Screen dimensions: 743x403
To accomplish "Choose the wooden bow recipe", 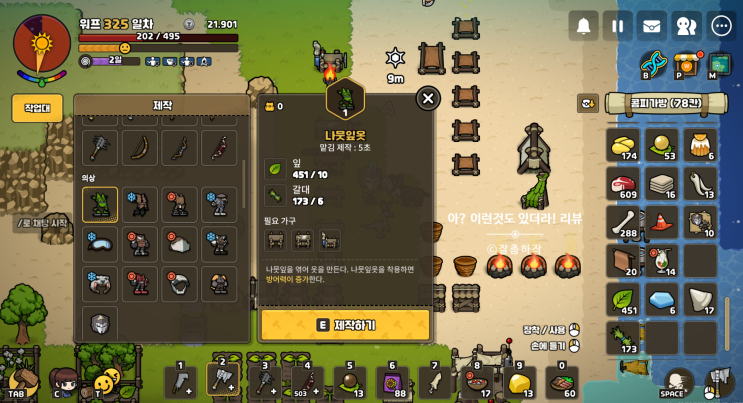I will point(140,148).
